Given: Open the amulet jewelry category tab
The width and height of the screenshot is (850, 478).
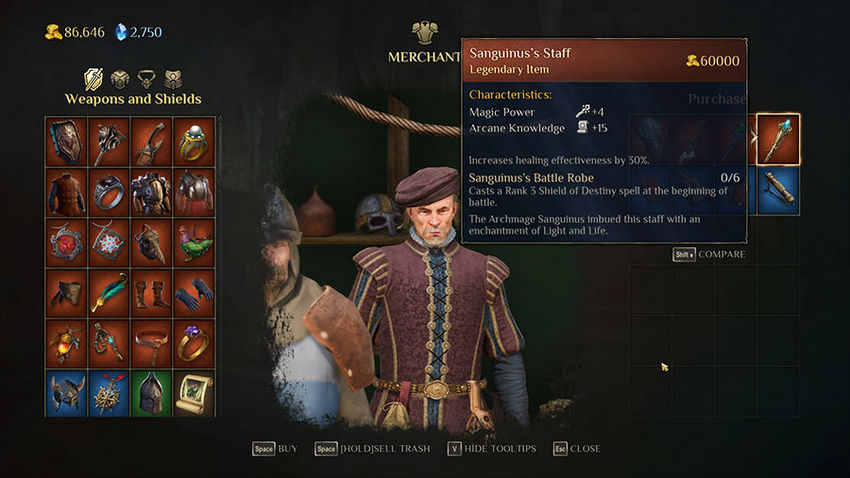Looking at the screenshot, I should click(146, 79).
